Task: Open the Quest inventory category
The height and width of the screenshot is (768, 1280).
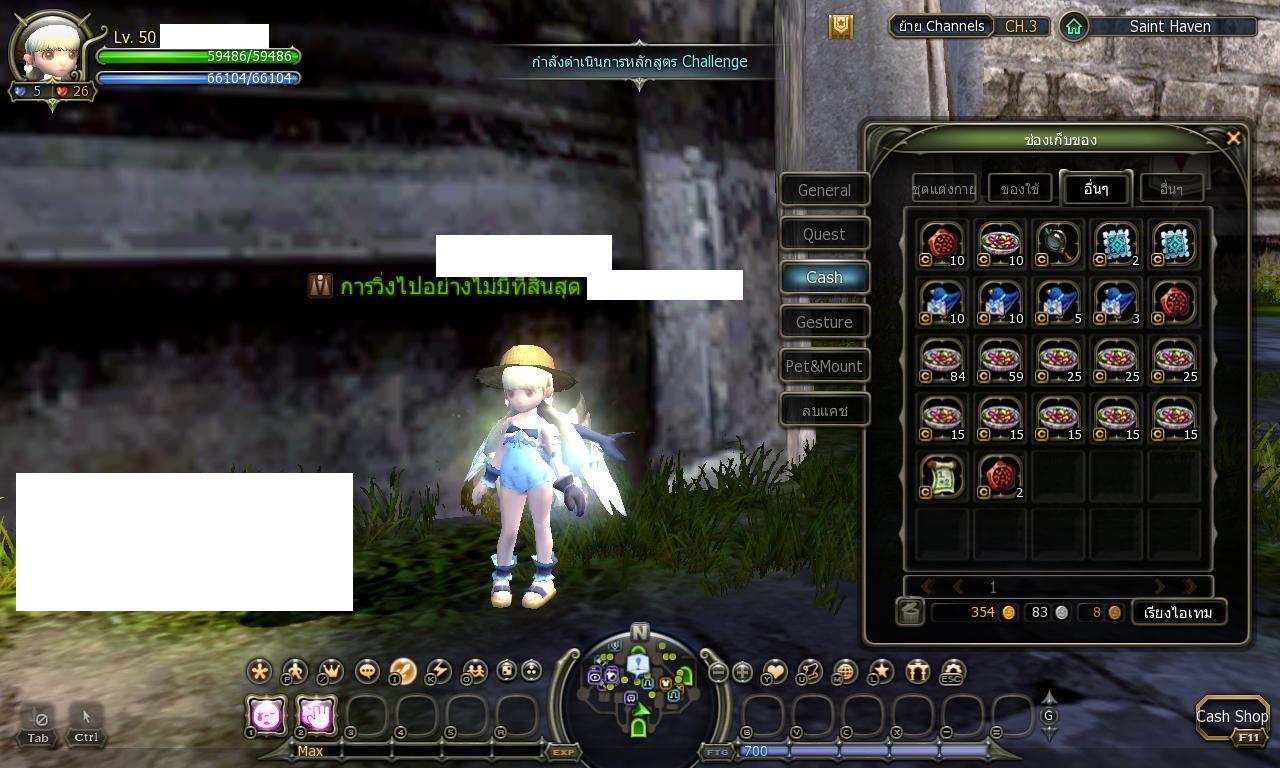Action: [824, 234]
